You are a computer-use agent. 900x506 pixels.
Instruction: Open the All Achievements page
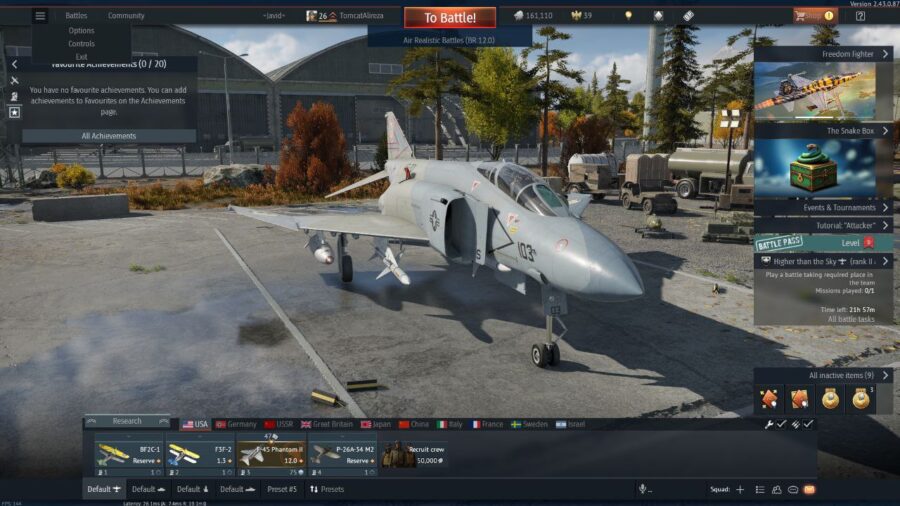(109, 136)
